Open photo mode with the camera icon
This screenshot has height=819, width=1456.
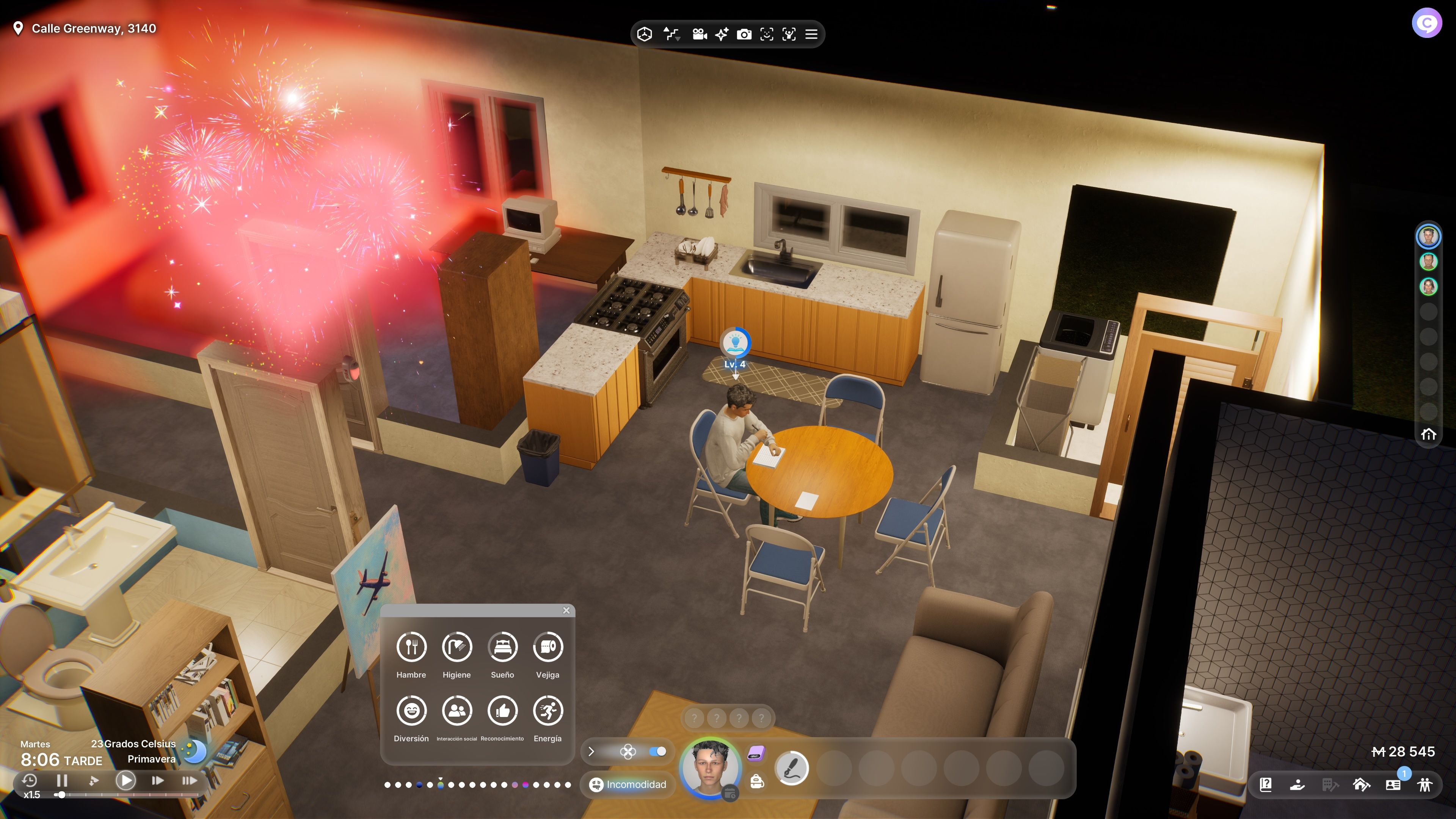click(744, 35)
